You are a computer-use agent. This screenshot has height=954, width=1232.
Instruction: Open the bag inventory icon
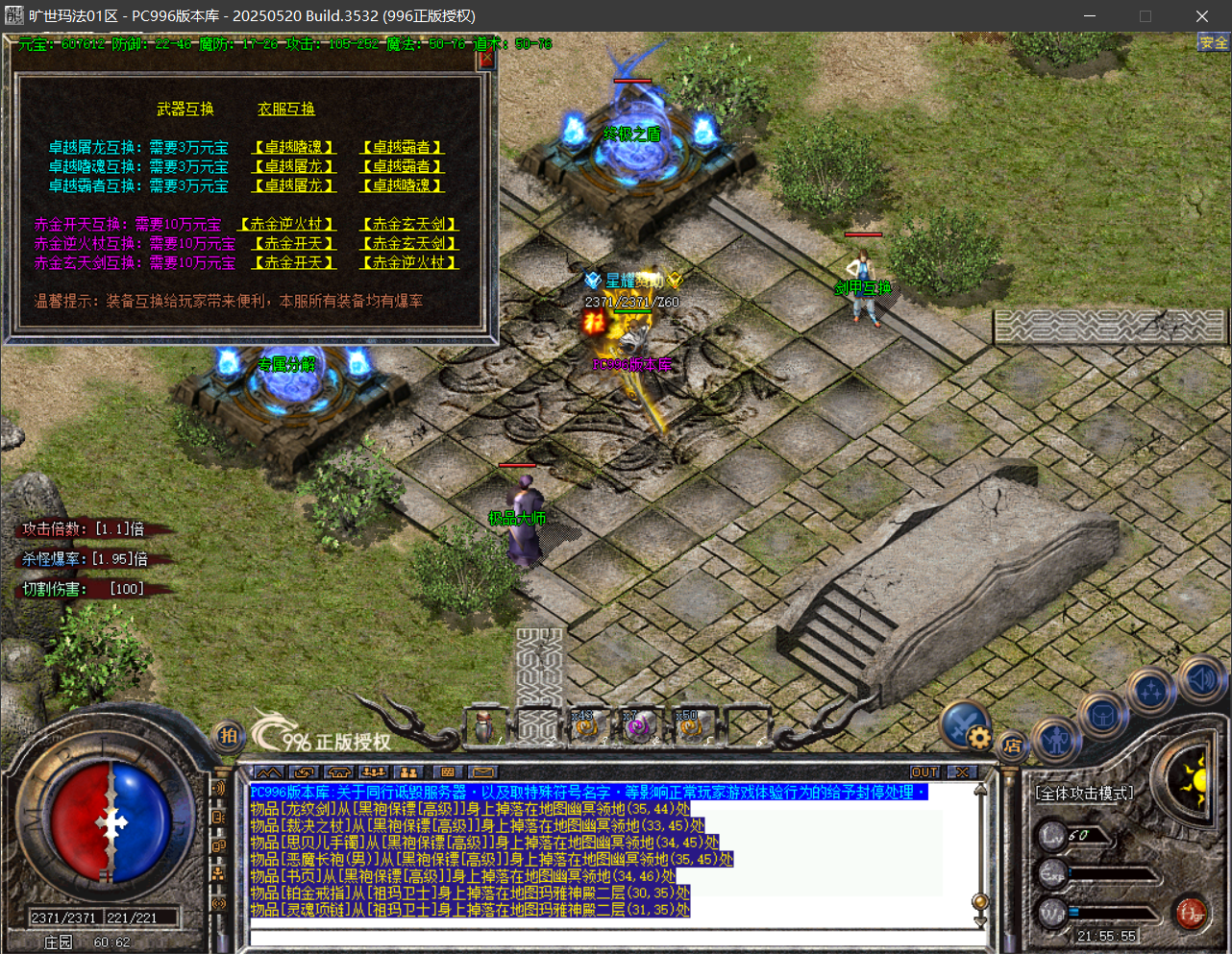point(1101,716)
